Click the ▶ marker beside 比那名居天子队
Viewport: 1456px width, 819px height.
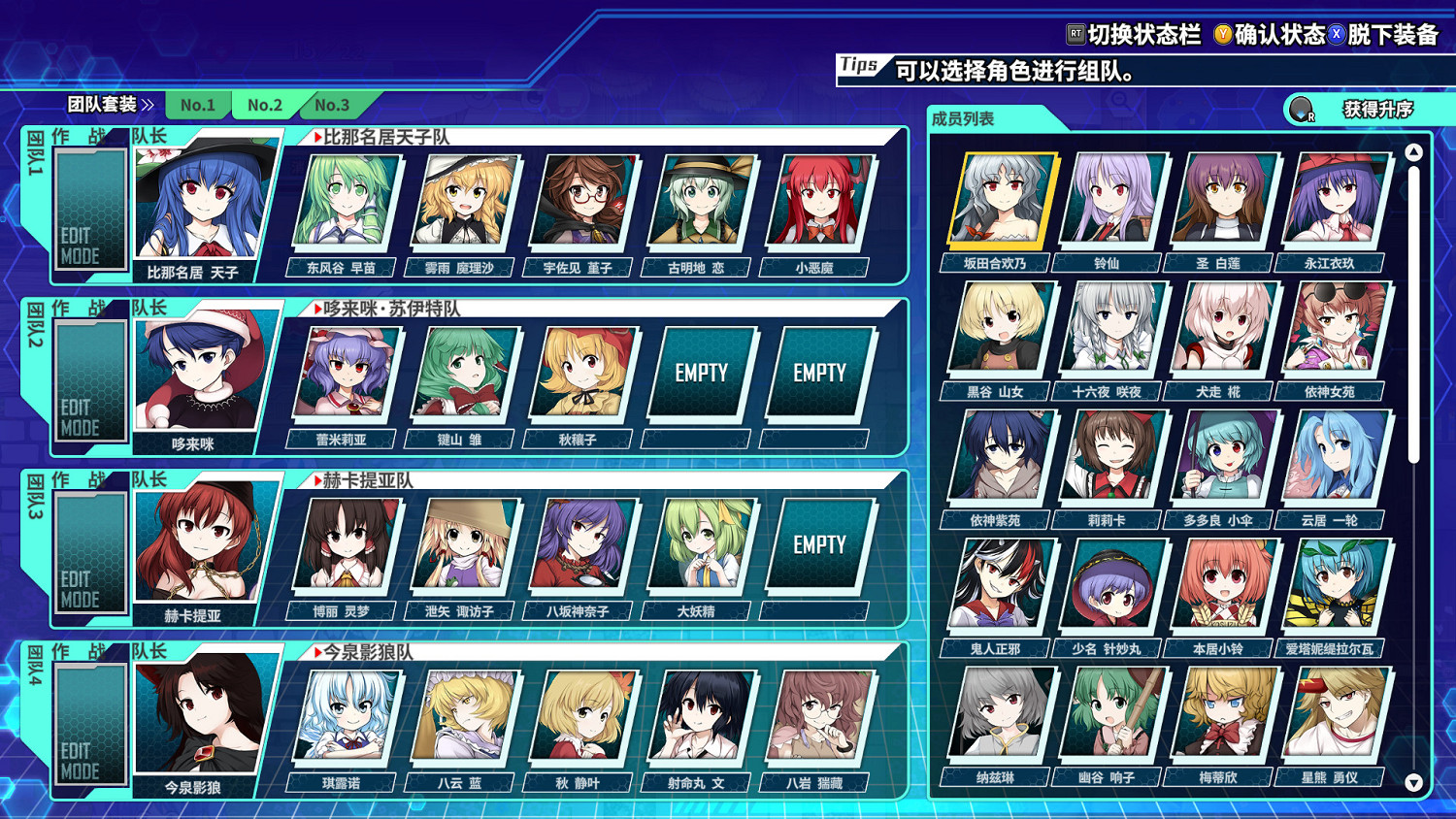tap(317, 137)
